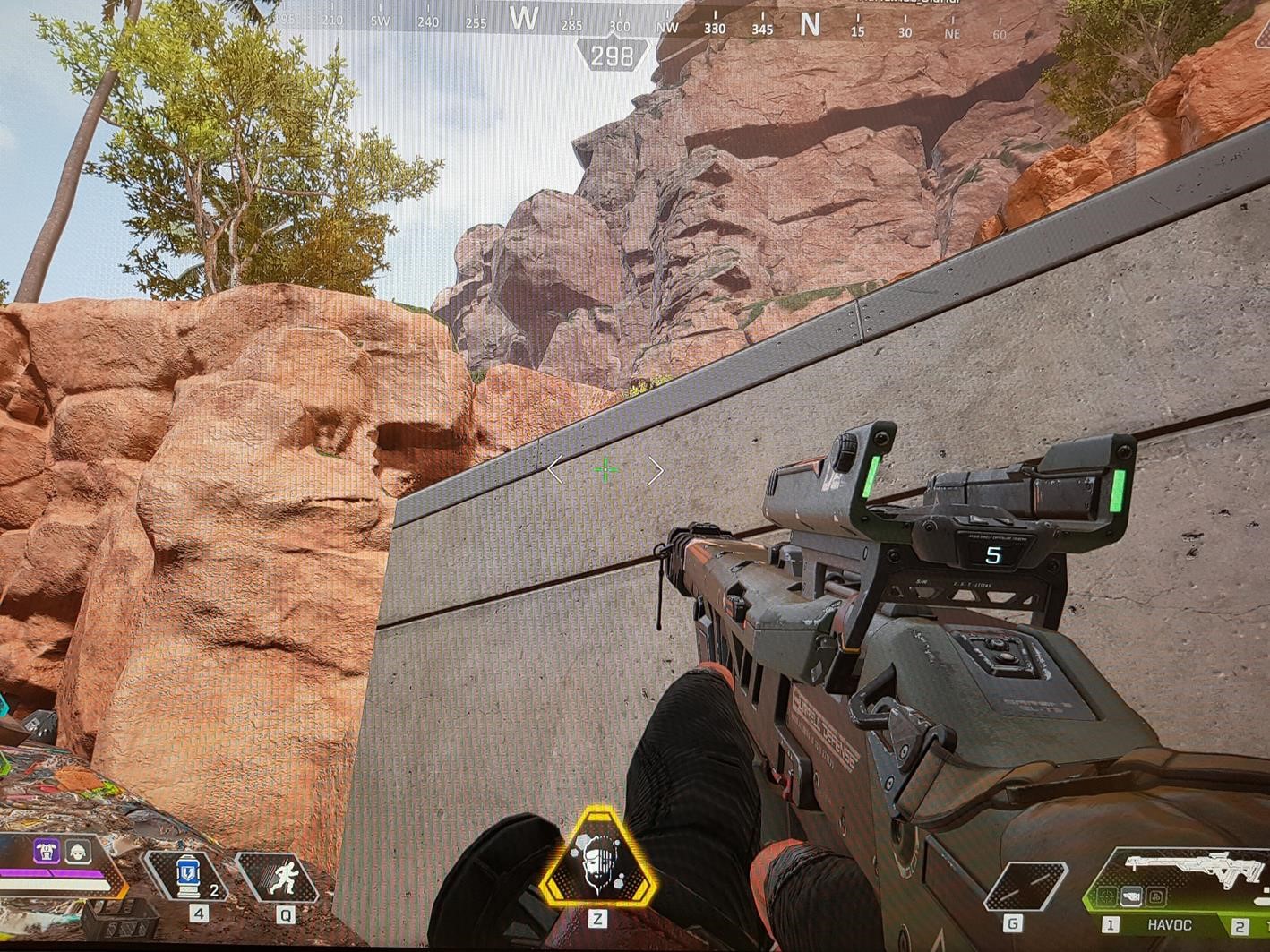This screenshot has height=952, width=1270.
Task: Click the HAVOC weapon name label
Action: click(1170, 923)
